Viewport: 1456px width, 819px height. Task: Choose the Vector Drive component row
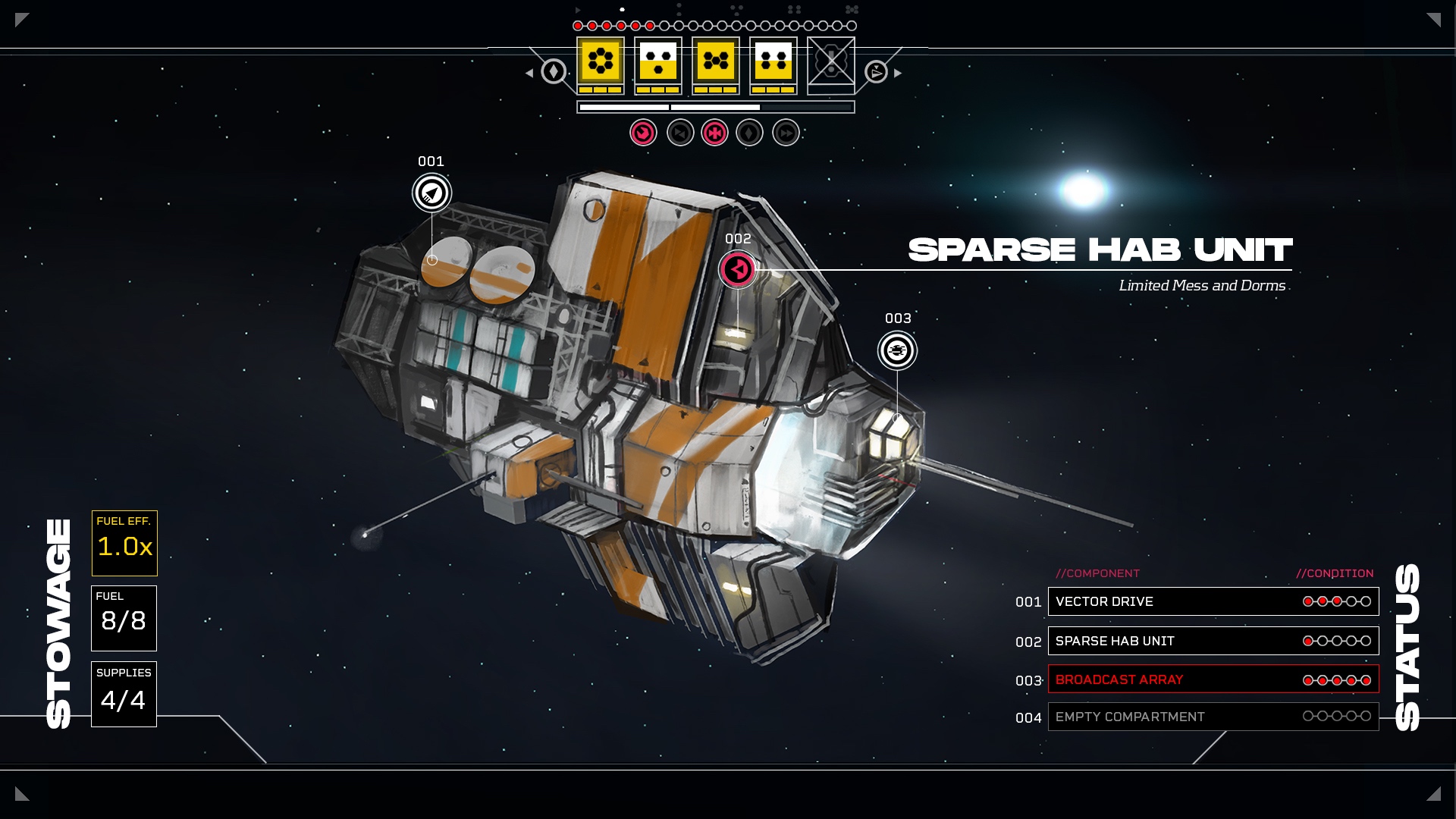1213,601
